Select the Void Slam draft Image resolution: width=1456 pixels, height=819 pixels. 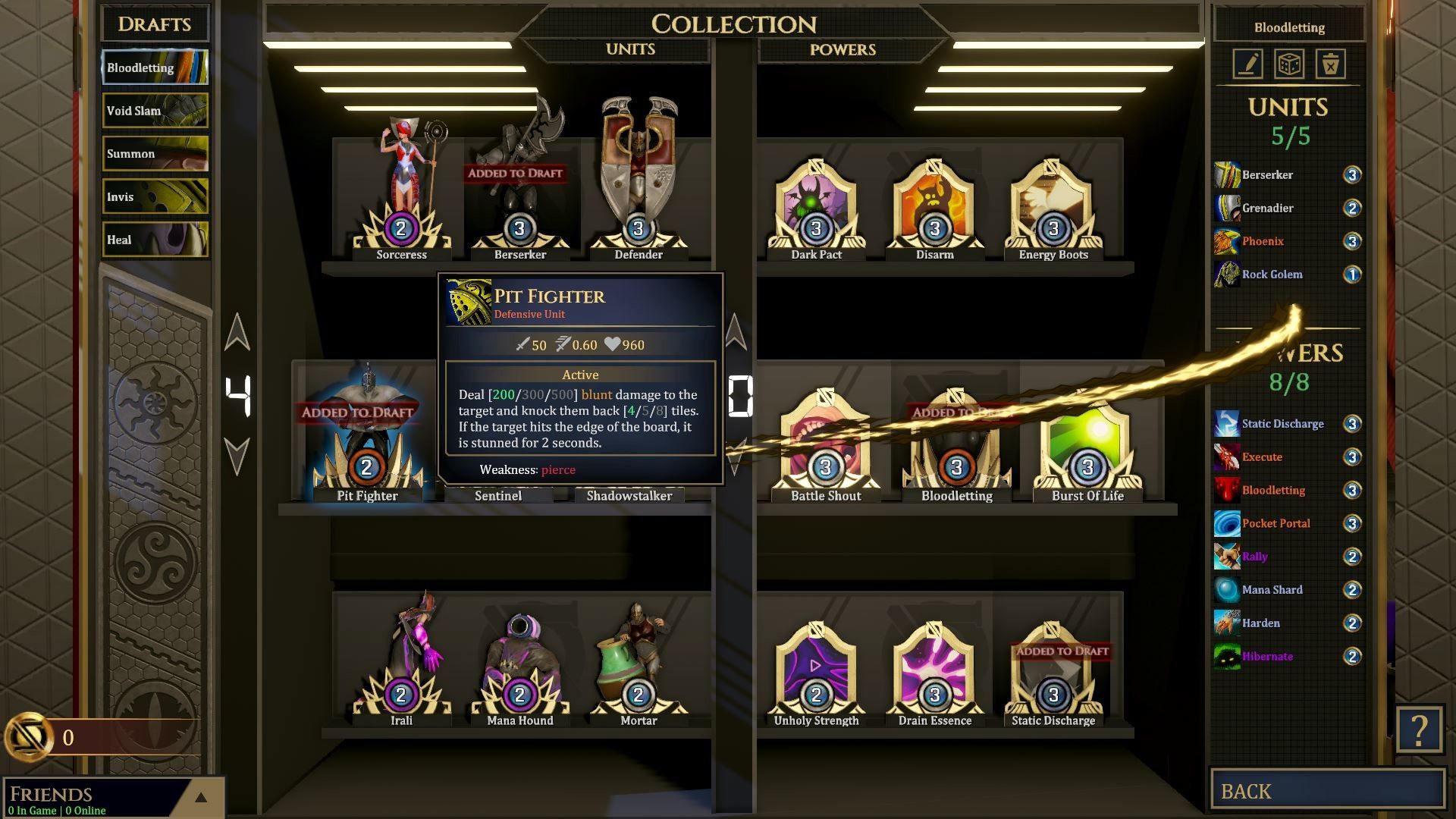[155, 111]
